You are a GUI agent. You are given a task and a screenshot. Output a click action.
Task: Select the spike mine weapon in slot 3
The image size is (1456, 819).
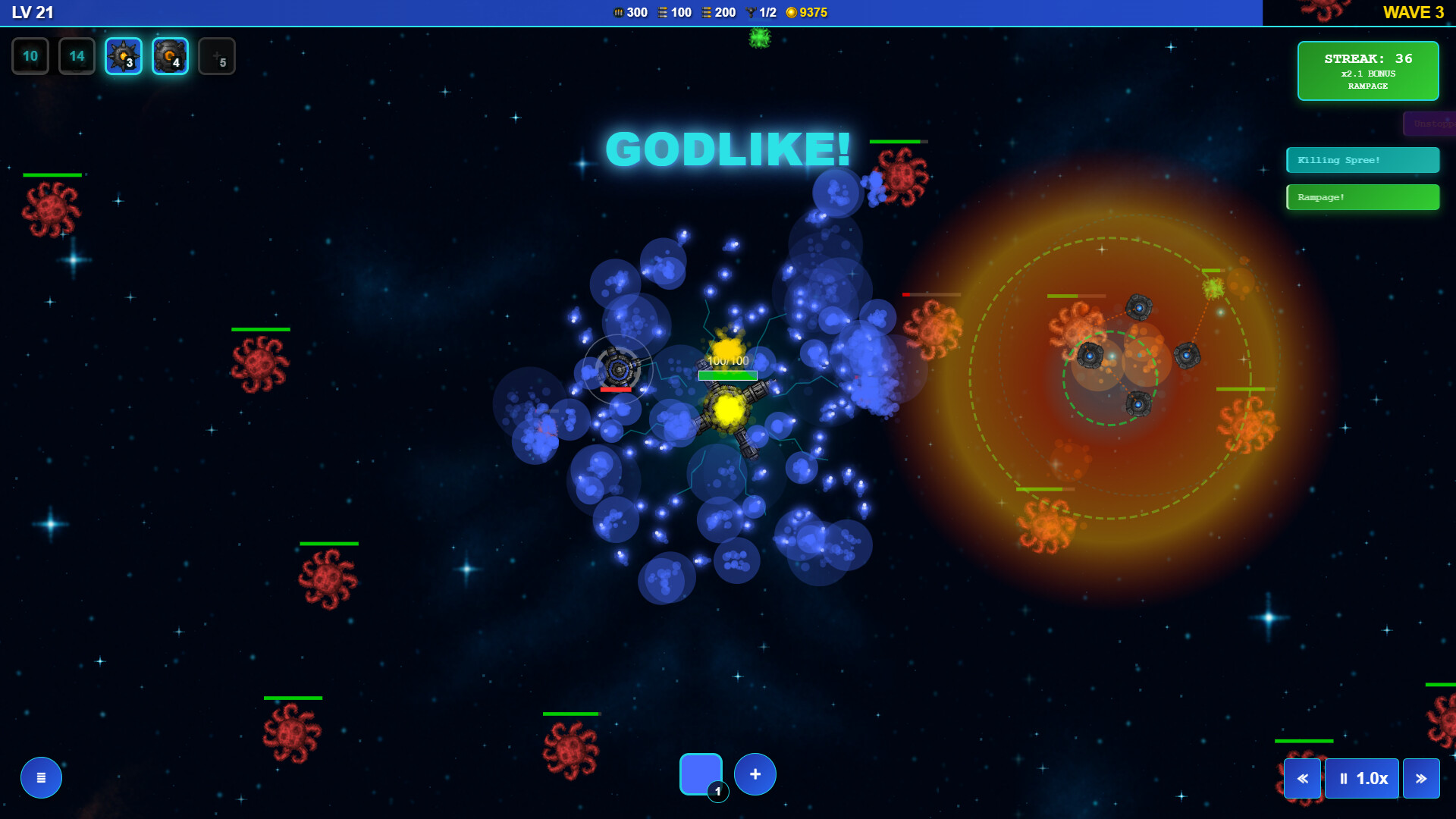pos(123,55)
